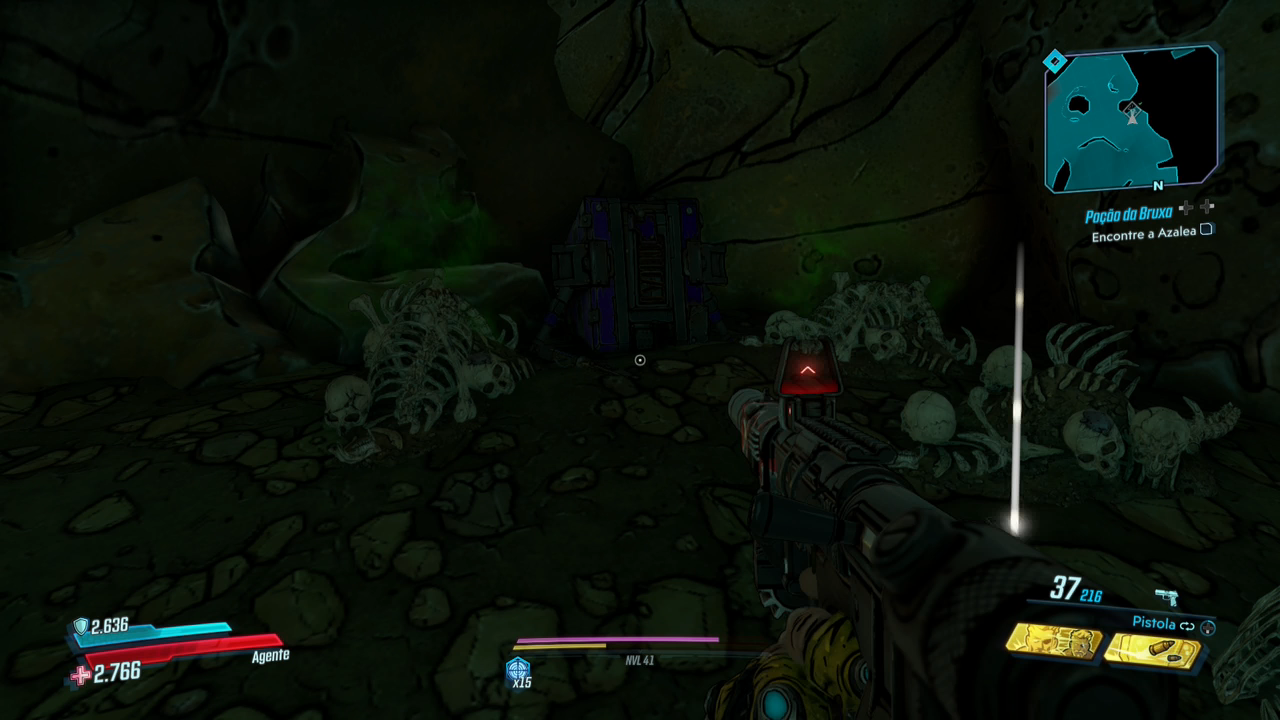The height and width of the screenshot is (720, 1280).
Task: Click the pistol weapon icon
Action: [x=1166, y=597]
